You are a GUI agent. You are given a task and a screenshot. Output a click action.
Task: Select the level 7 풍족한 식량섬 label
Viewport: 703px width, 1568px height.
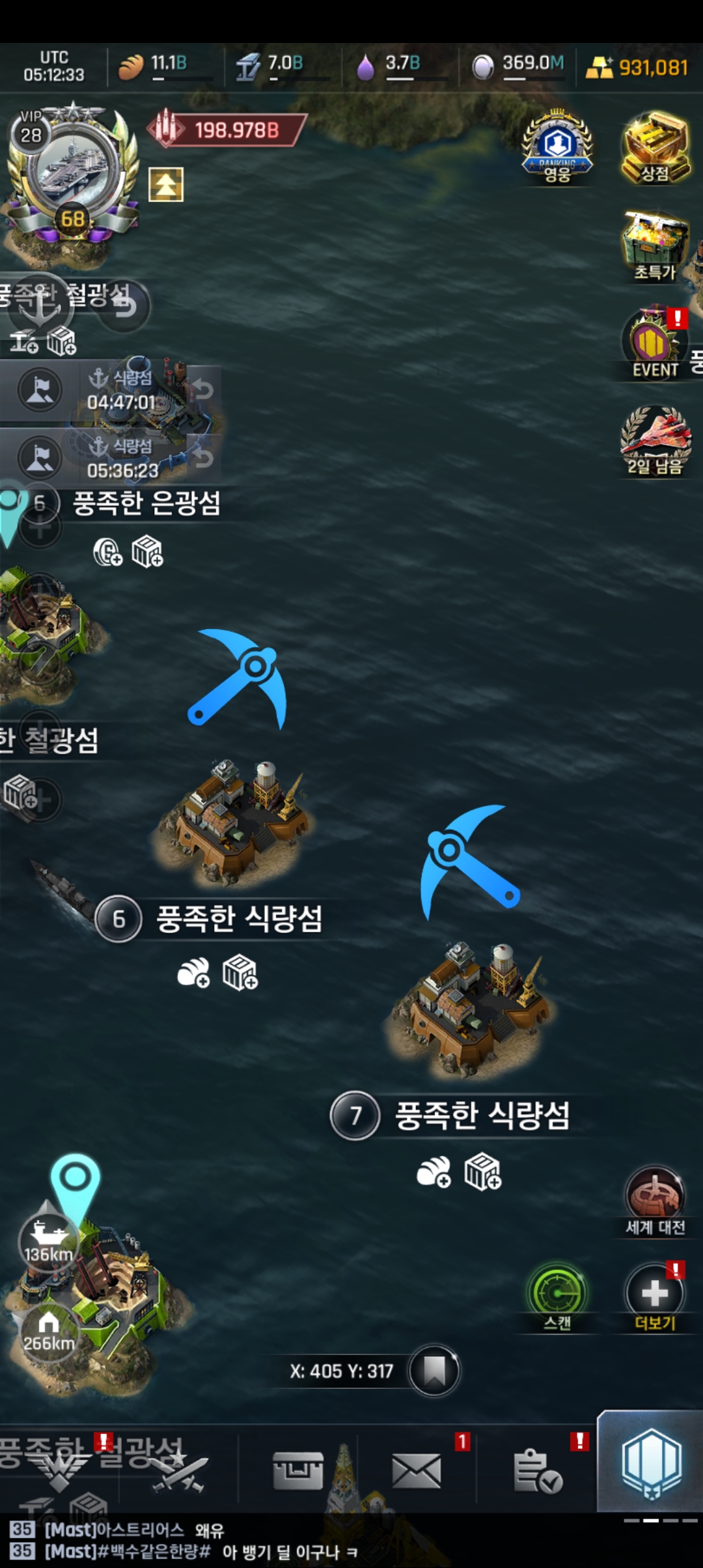(482, 1115)
